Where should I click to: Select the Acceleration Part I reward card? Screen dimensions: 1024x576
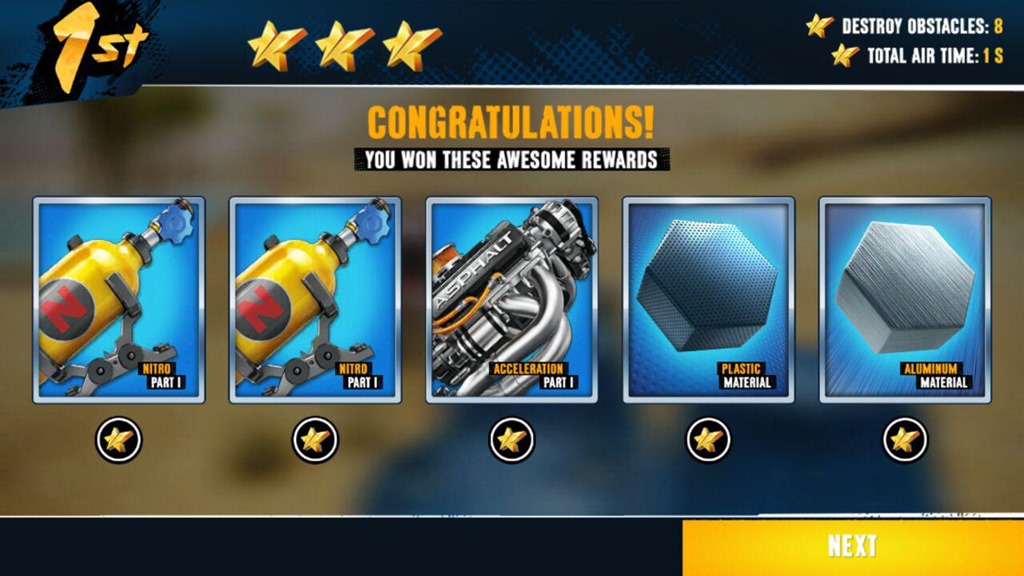tap(512, 300)
